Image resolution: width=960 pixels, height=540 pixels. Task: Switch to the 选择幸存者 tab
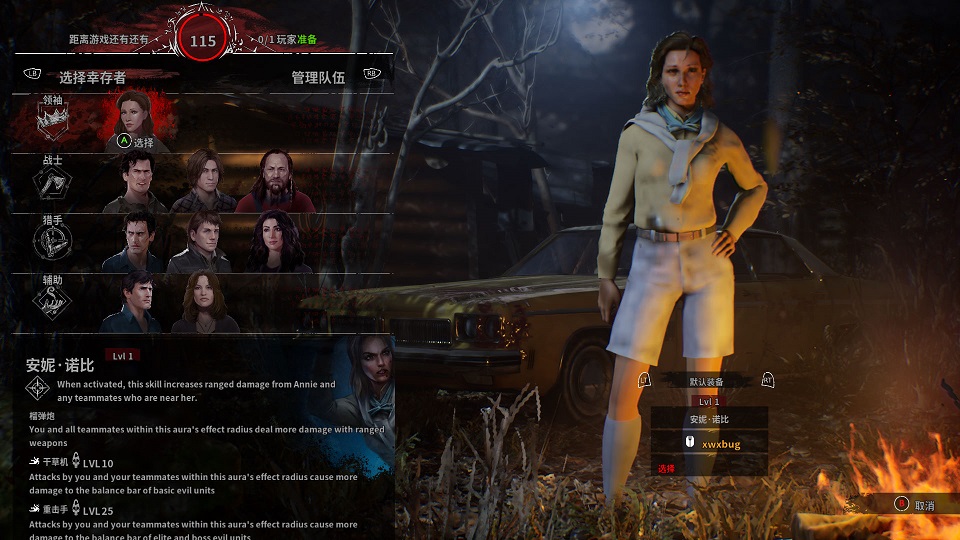pyautogui.click(x=92, y=77)
